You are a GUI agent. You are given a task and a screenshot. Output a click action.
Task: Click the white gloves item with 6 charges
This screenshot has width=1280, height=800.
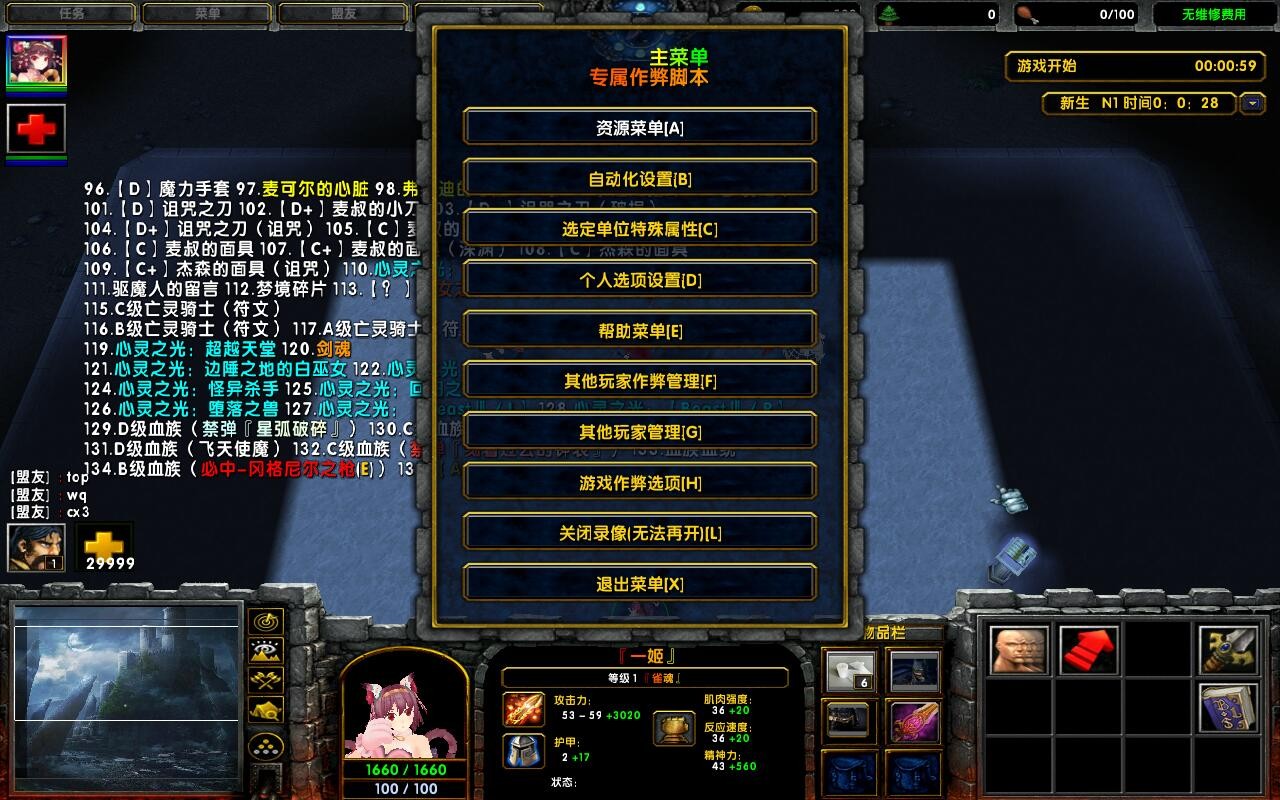[849, 668]
